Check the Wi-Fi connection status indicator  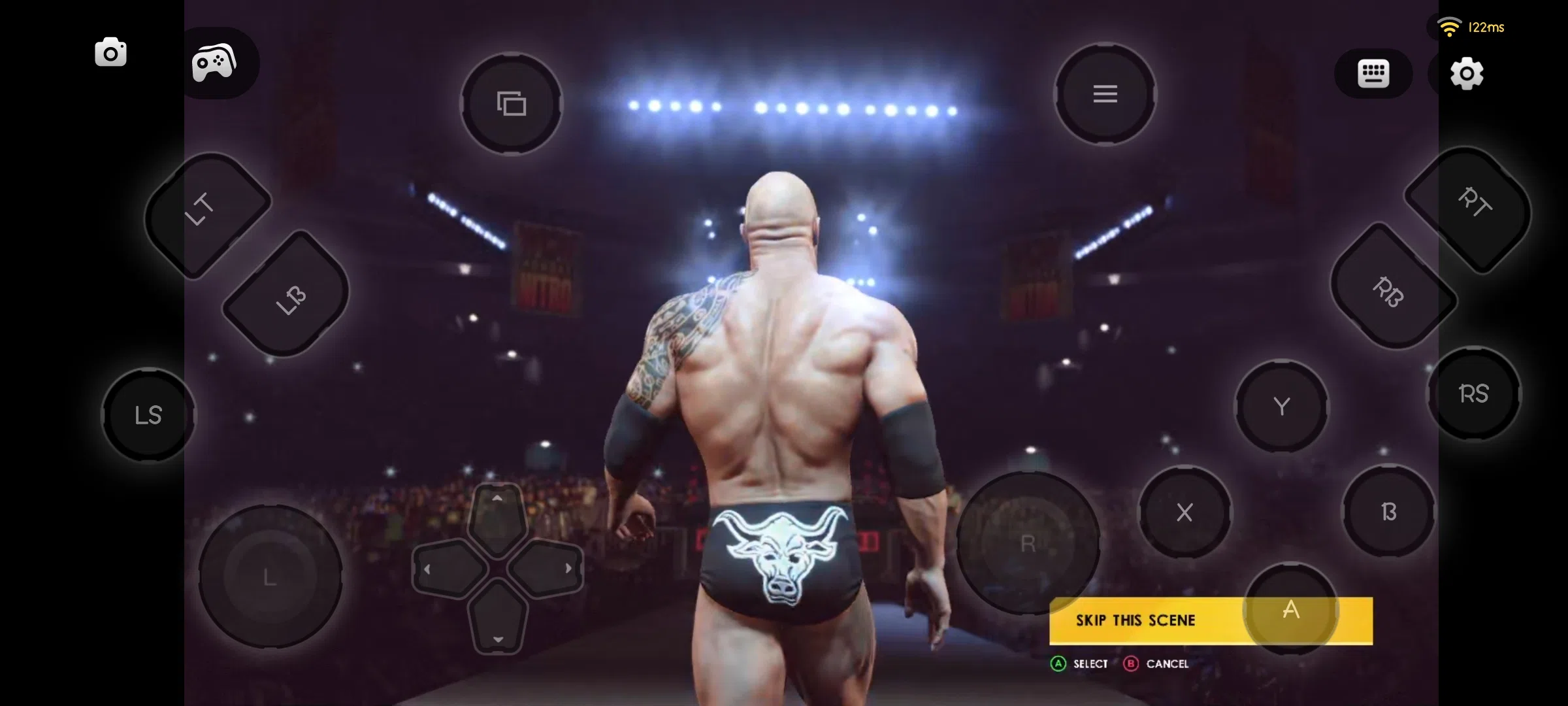tap(1451, 26)
